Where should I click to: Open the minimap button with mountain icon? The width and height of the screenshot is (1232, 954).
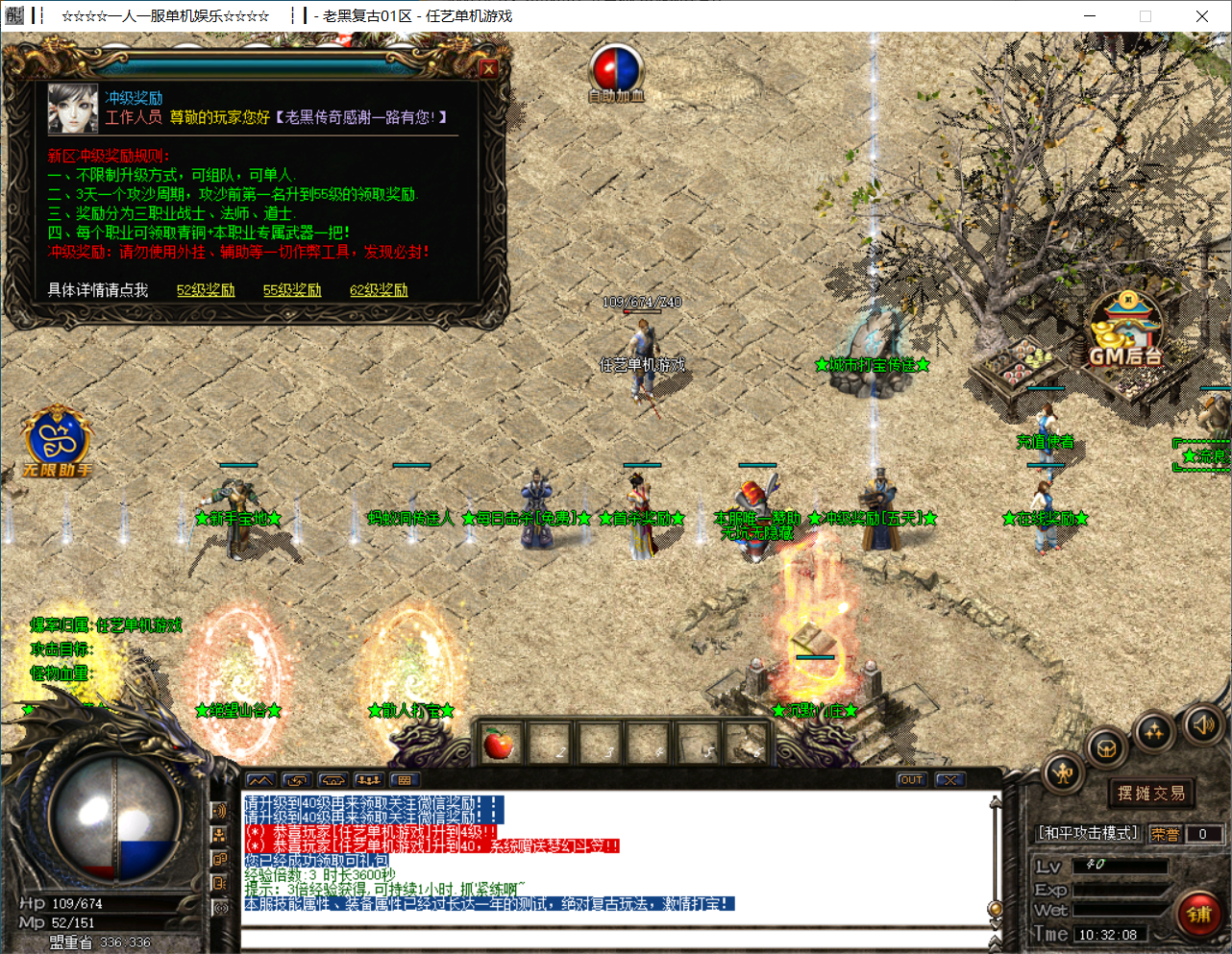click(x=260, y=780)
